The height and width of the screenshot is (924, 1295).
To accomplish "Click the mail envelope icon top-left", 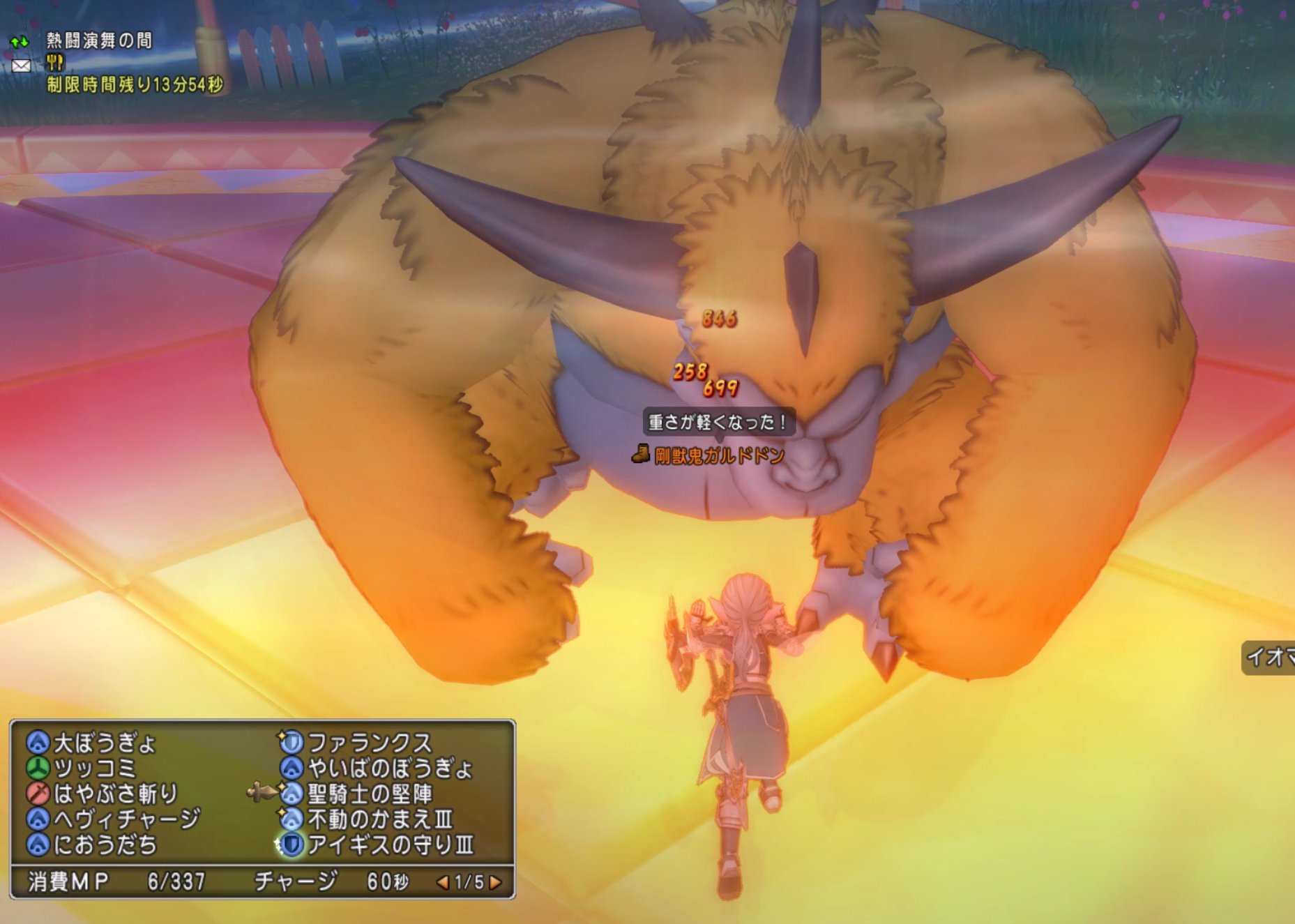I will (21, 66).
